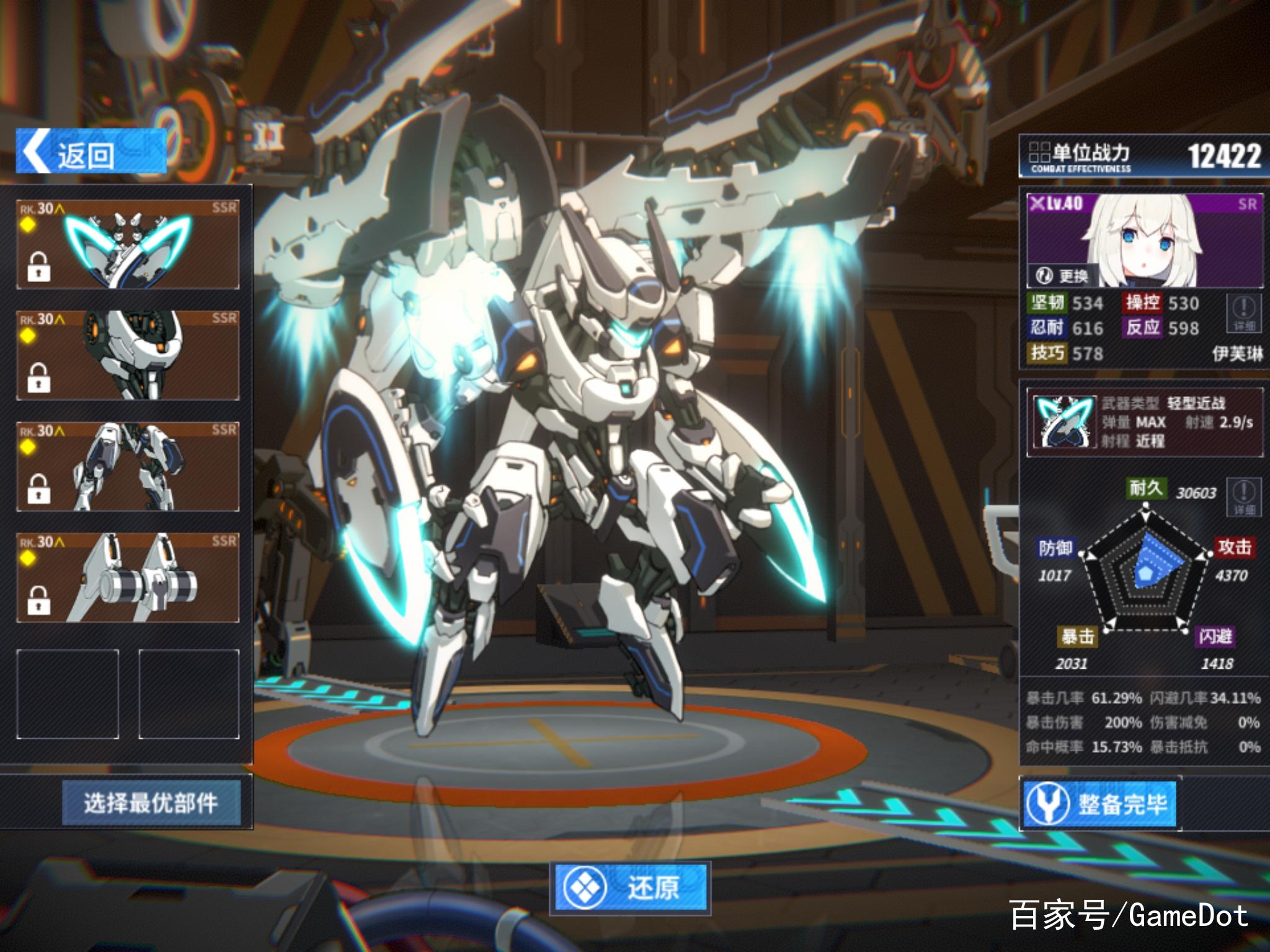This screenshot has width=1270, height=952.
Task: Choose optimal parts with 选择最优部件
Action: [x=151, y=803]
